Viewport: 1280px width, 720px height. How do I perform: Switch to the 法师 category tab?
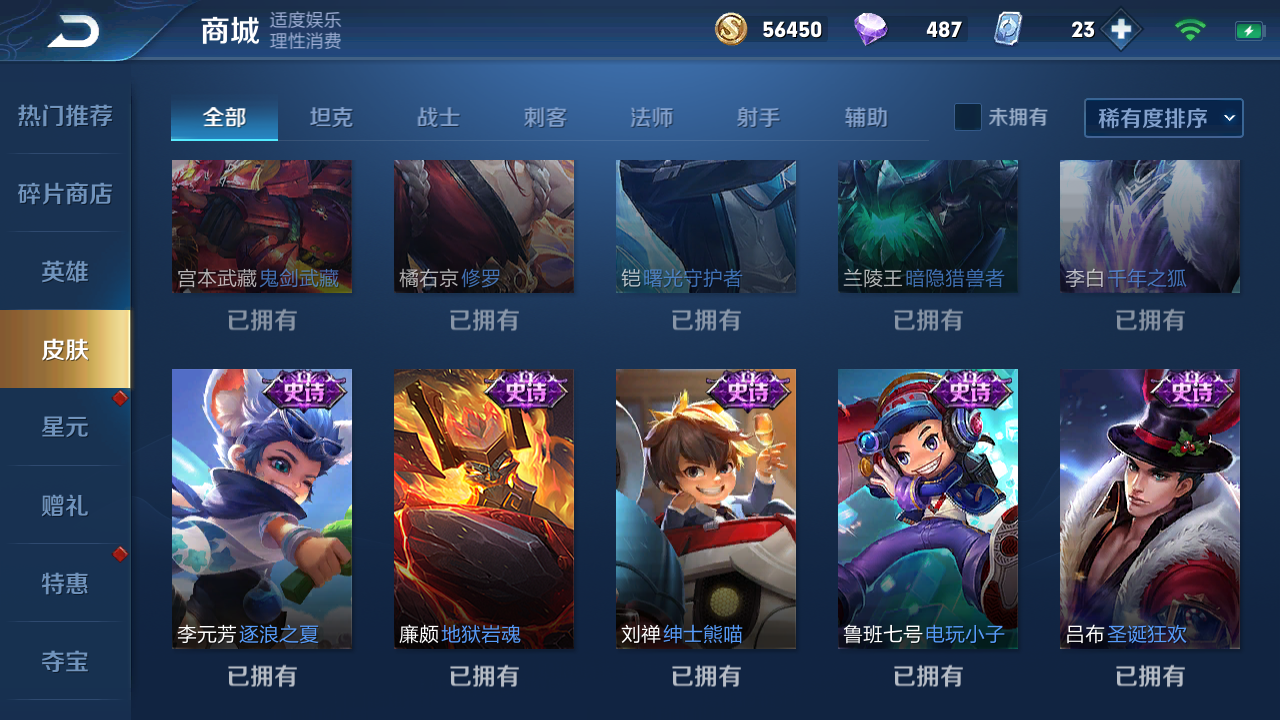pyautogui.click(x=652, y=117)
